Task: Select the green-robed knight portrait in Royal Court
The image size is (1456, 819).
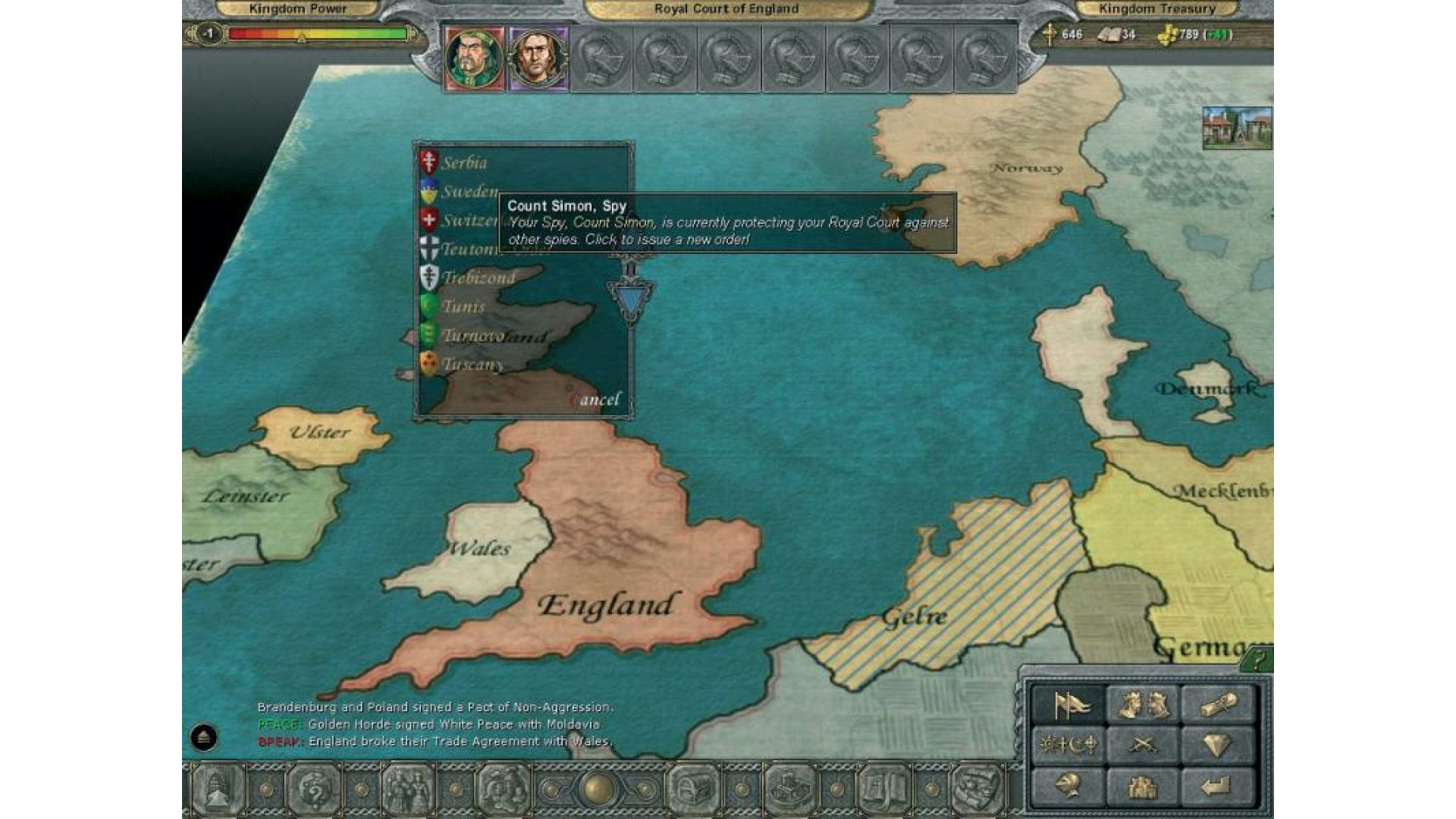Action: [475, 58]
